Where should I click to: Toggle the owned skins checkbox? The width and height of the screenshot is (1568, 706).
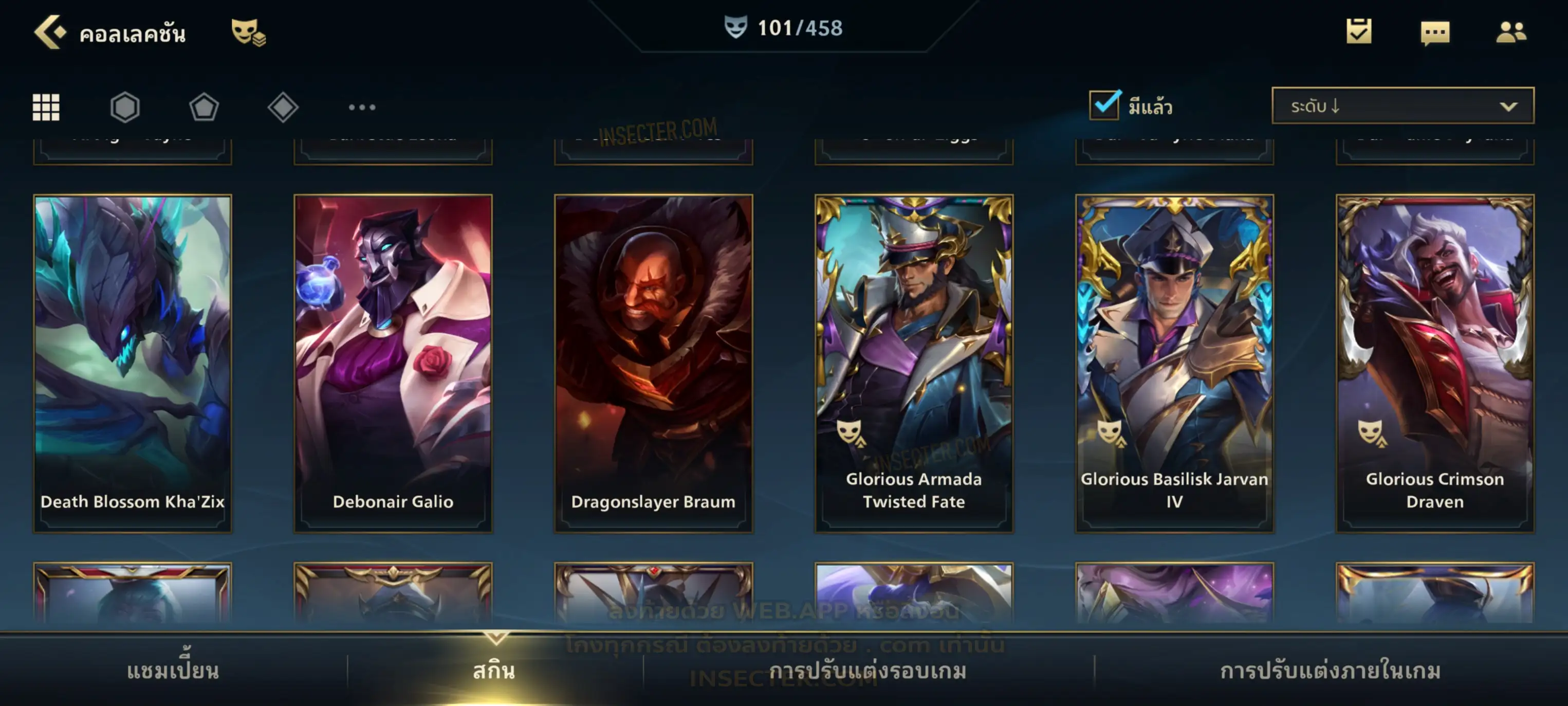pyautogui.click(x=1104, y=105)
